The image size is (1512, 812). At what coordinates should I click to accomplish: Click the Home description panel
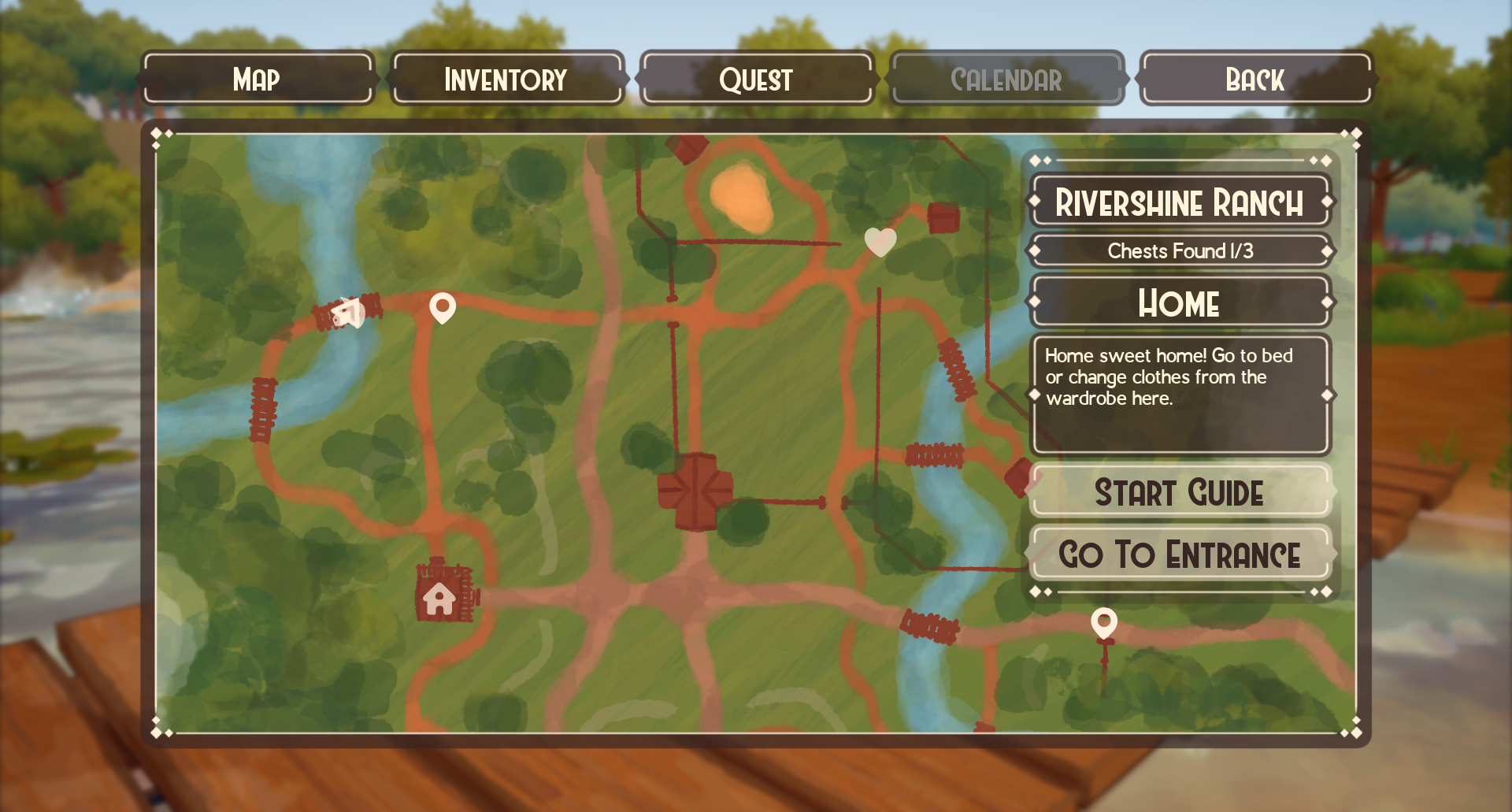pos(1179,392)
